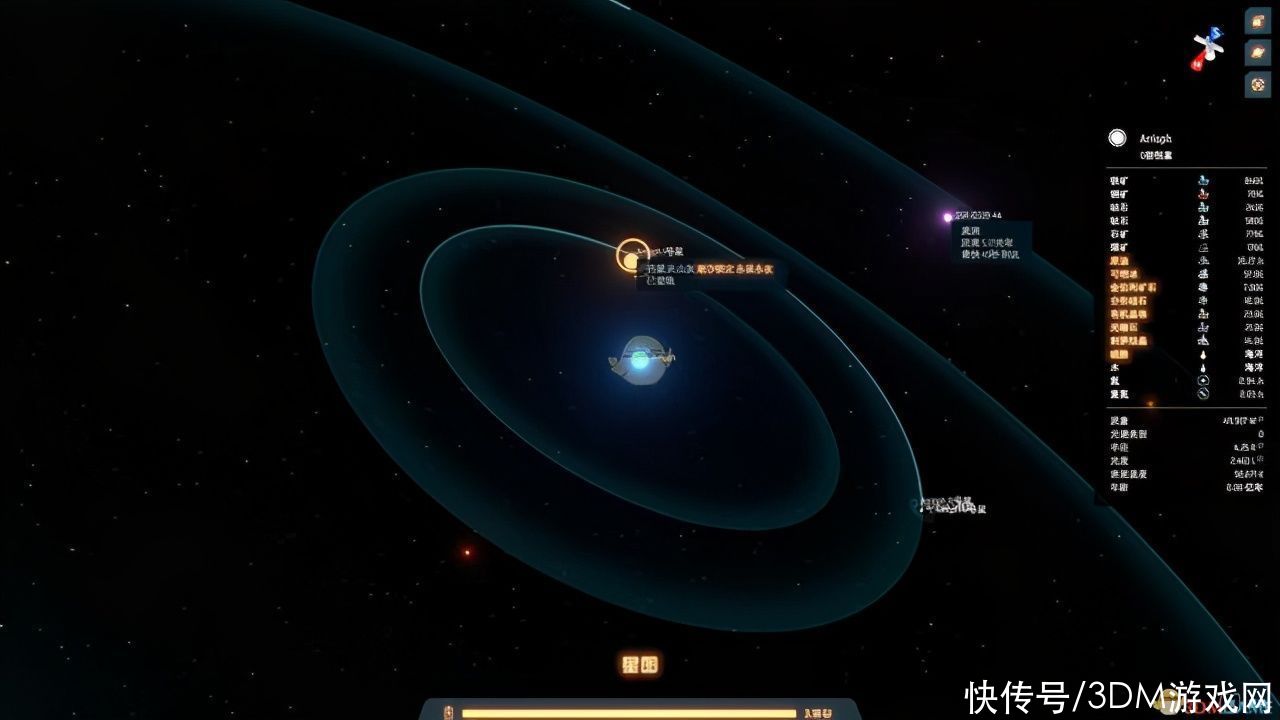Switch to the 星图 view label at screen bottom
The image size is (1280, 720).
point(639,663)
